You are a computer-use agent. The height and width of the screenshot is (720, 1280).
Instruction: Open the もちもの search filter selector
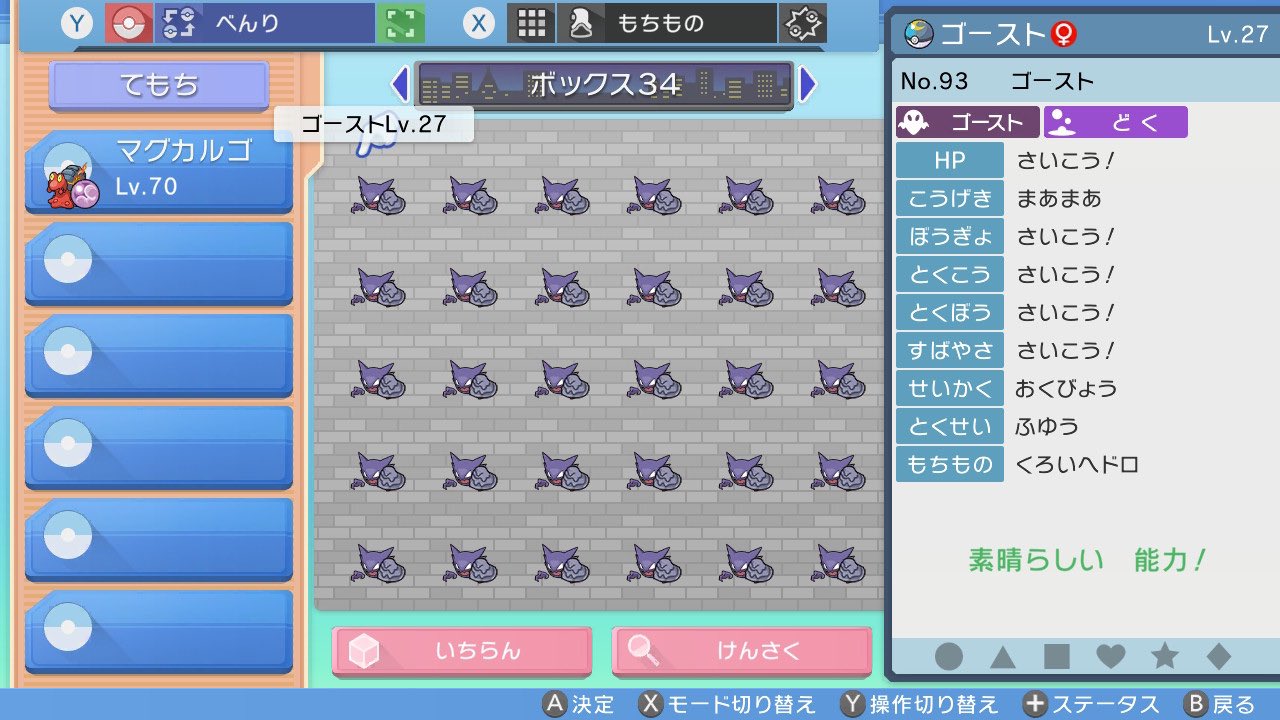(690, 22)
